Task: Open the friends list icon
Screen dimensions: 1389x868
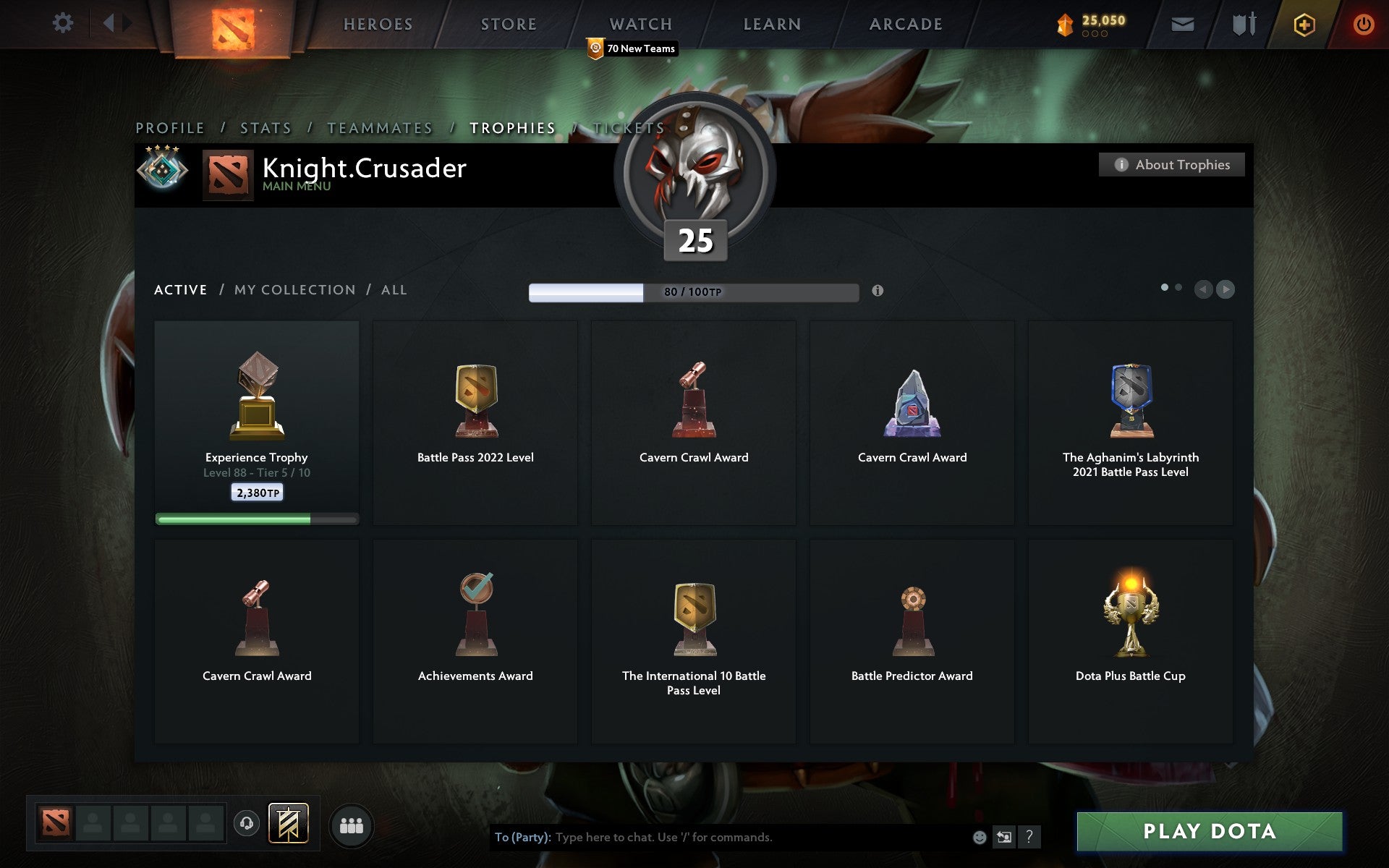Action: coord(352,825)
